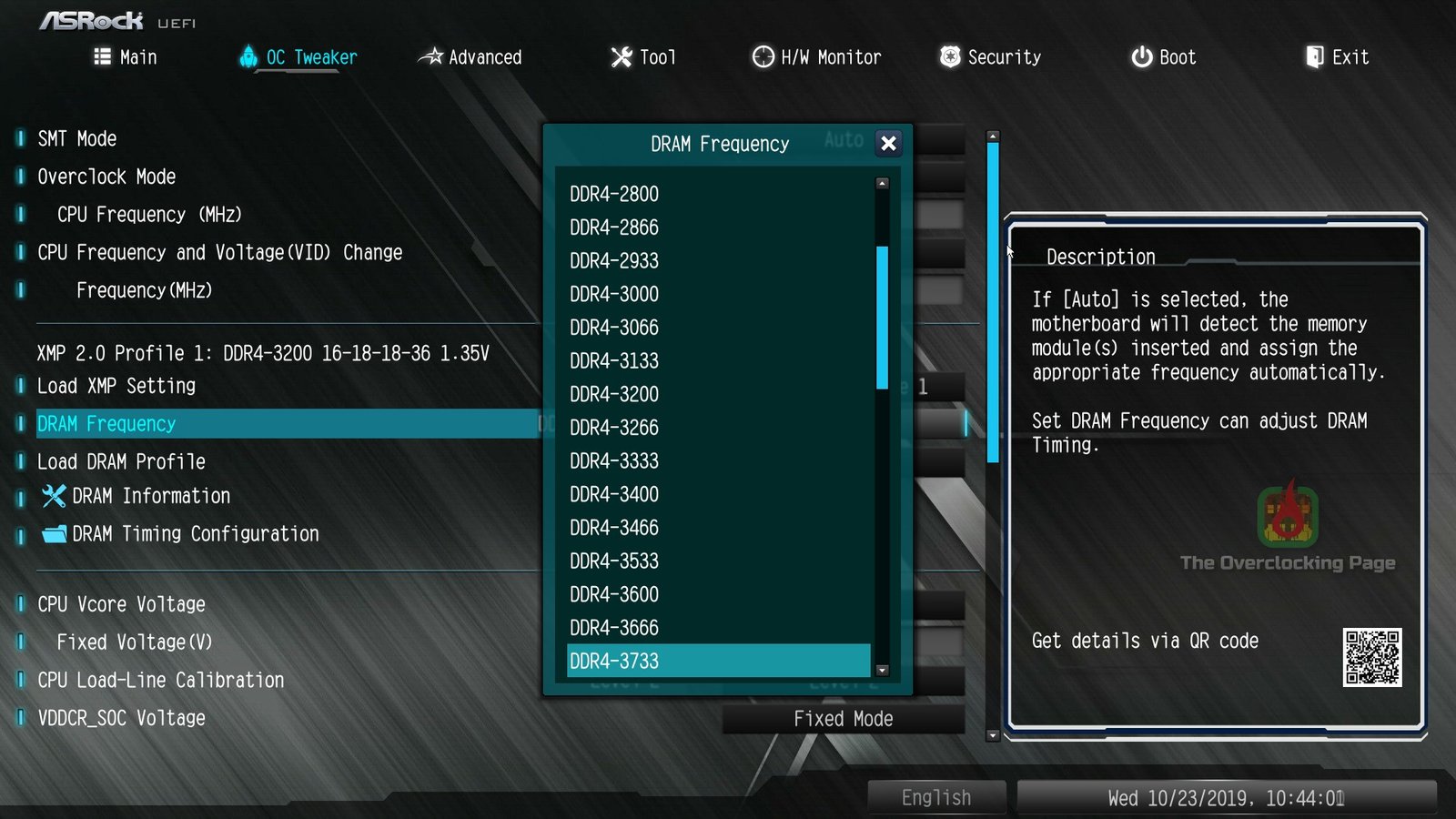Click the Tool wrench icon

(x=620, y=56)
